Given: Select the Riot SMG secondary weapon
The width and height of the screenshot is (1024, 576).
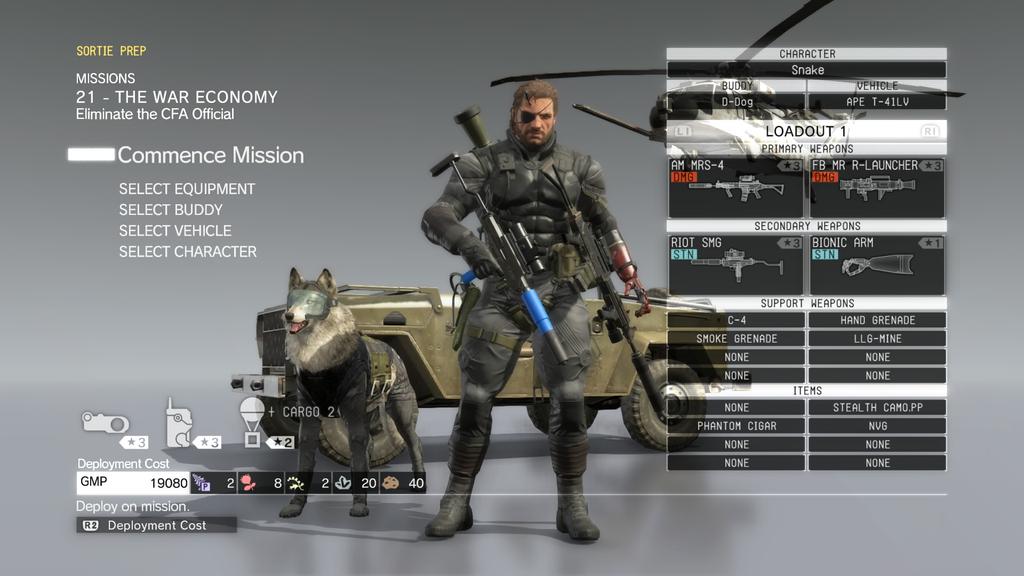Looking at the screenshot, I should point(736,264).
